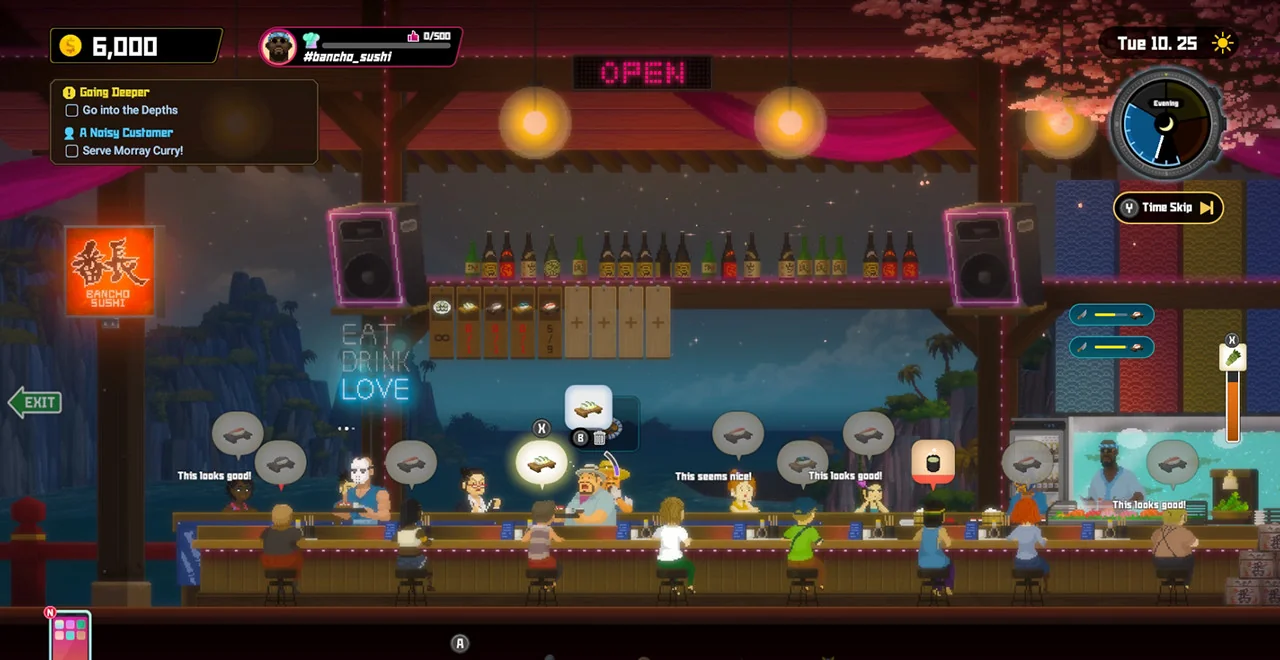1280x660 pixels.
Task: Choose the glowing highlighted customer order bubble
Action: [541, 463]
